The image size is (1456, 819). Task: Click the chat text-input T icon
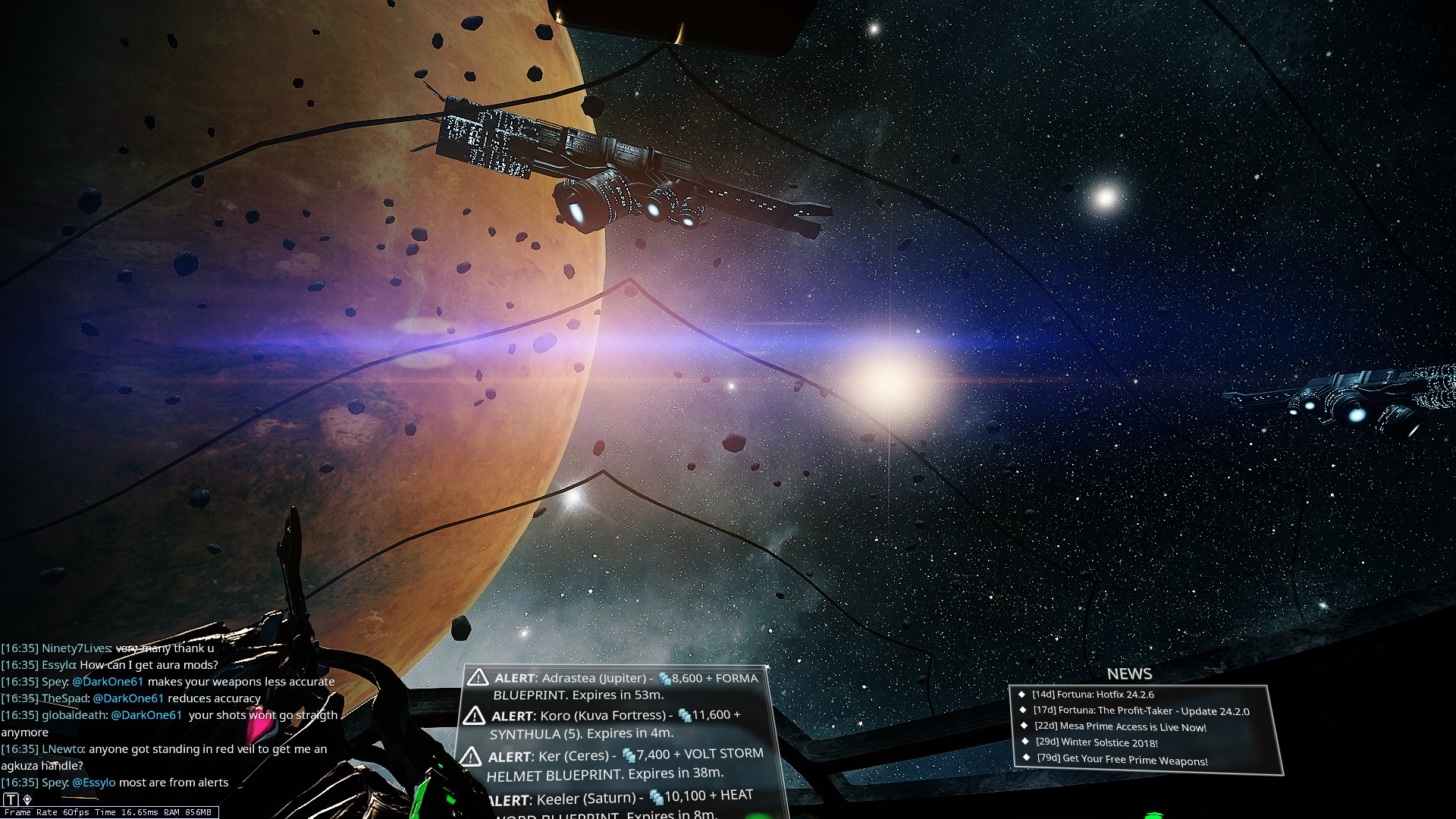pyautogui.click(x=11, y=799)
